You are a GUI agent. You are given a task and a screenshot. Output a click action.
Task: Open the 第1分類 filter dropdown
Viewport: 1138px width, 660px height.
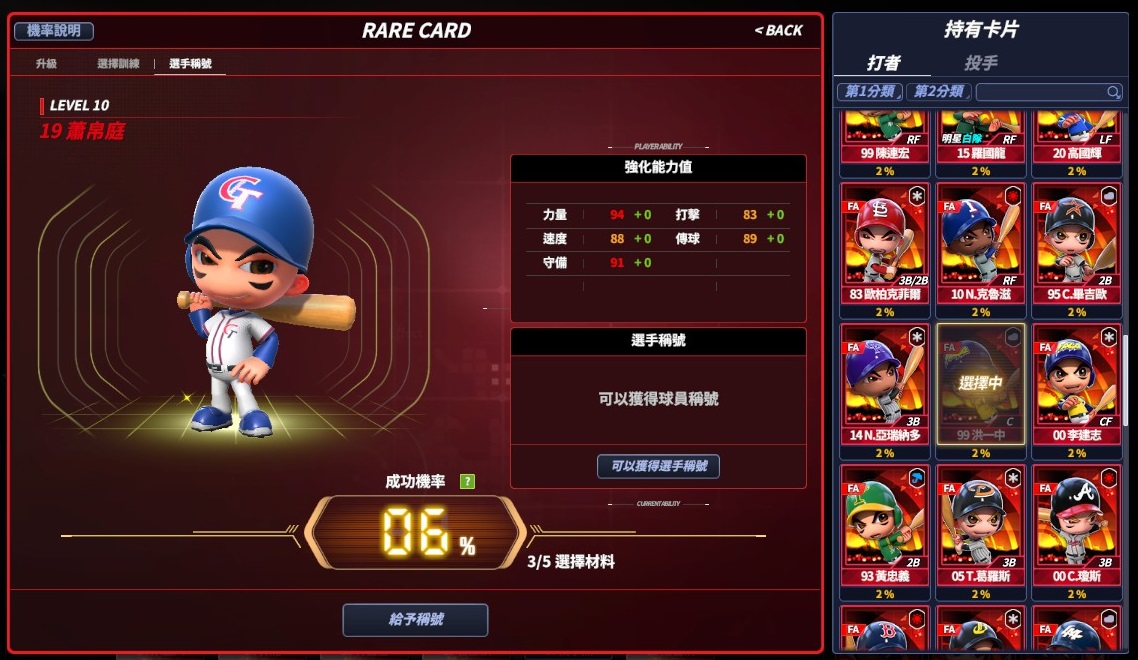[x=869, y=92]
